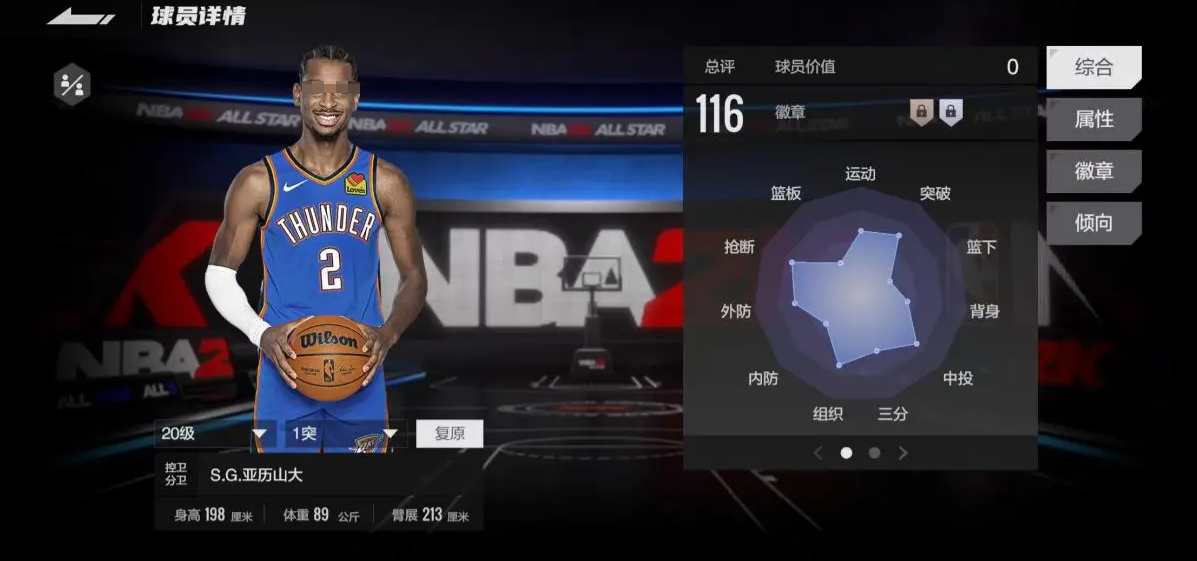Select the second page indicator dot
This screenshot has height=561, width=1197.
pyautogui.click(x=874, y=453)
